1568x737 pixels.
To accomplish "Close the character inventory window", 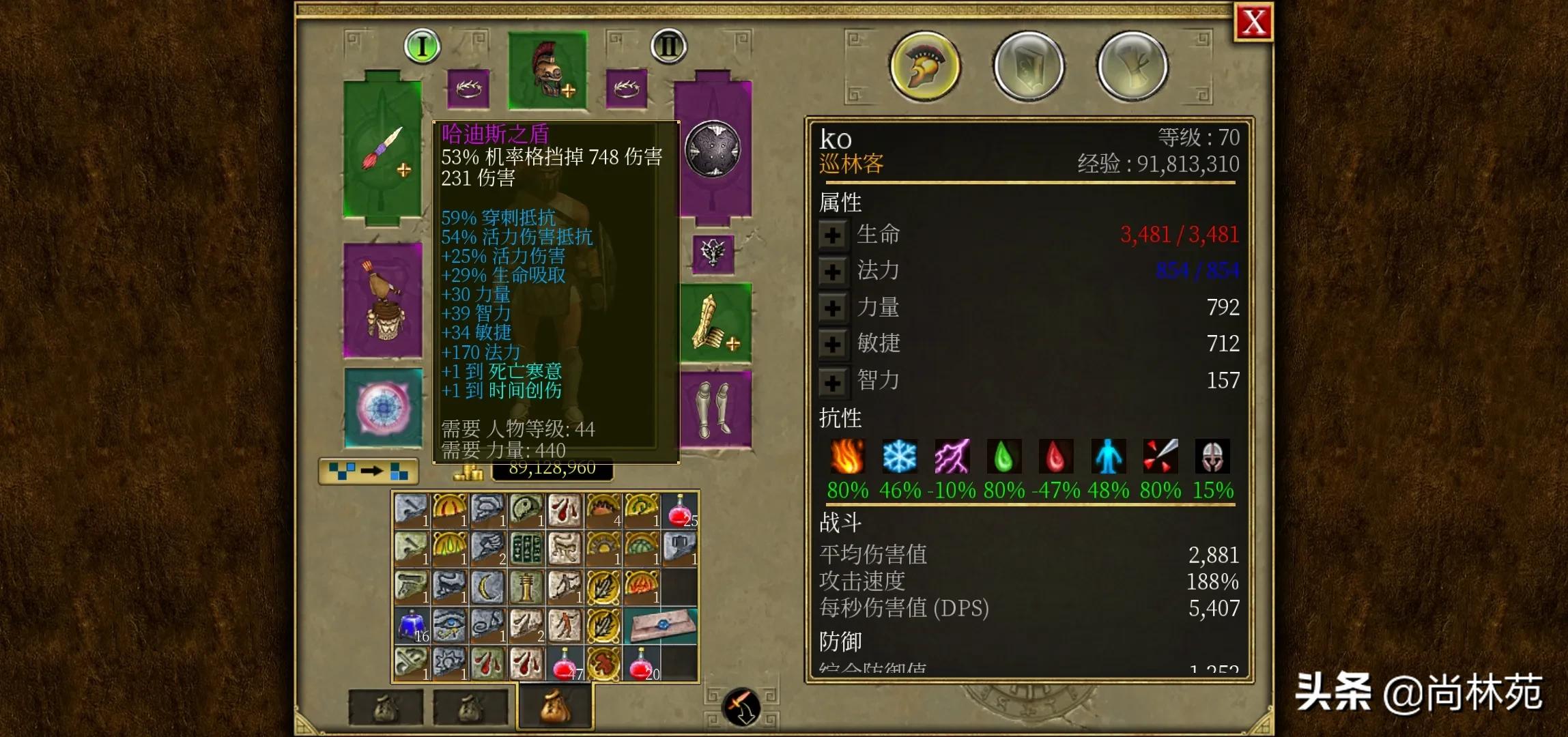I will click(x=1254, y=23).
